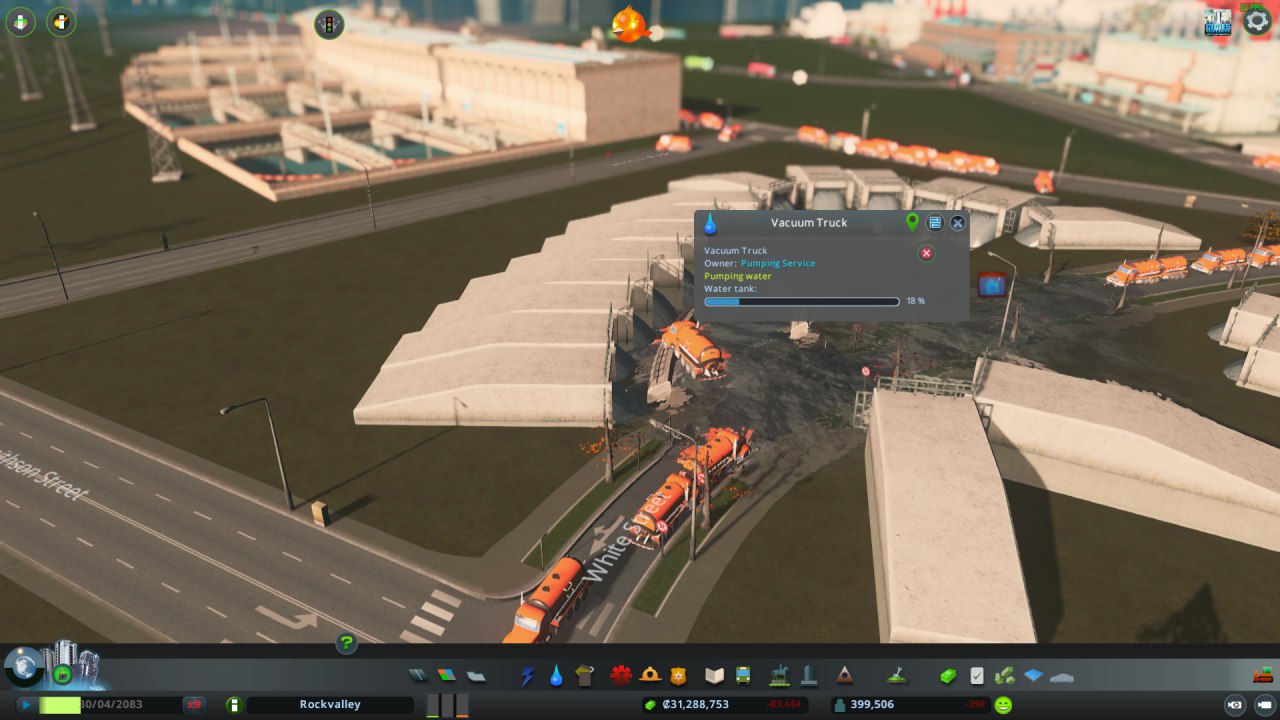The image size is (1280, 720).
Task: Open the Electricity build menu
Action: (x=528, y=676)
